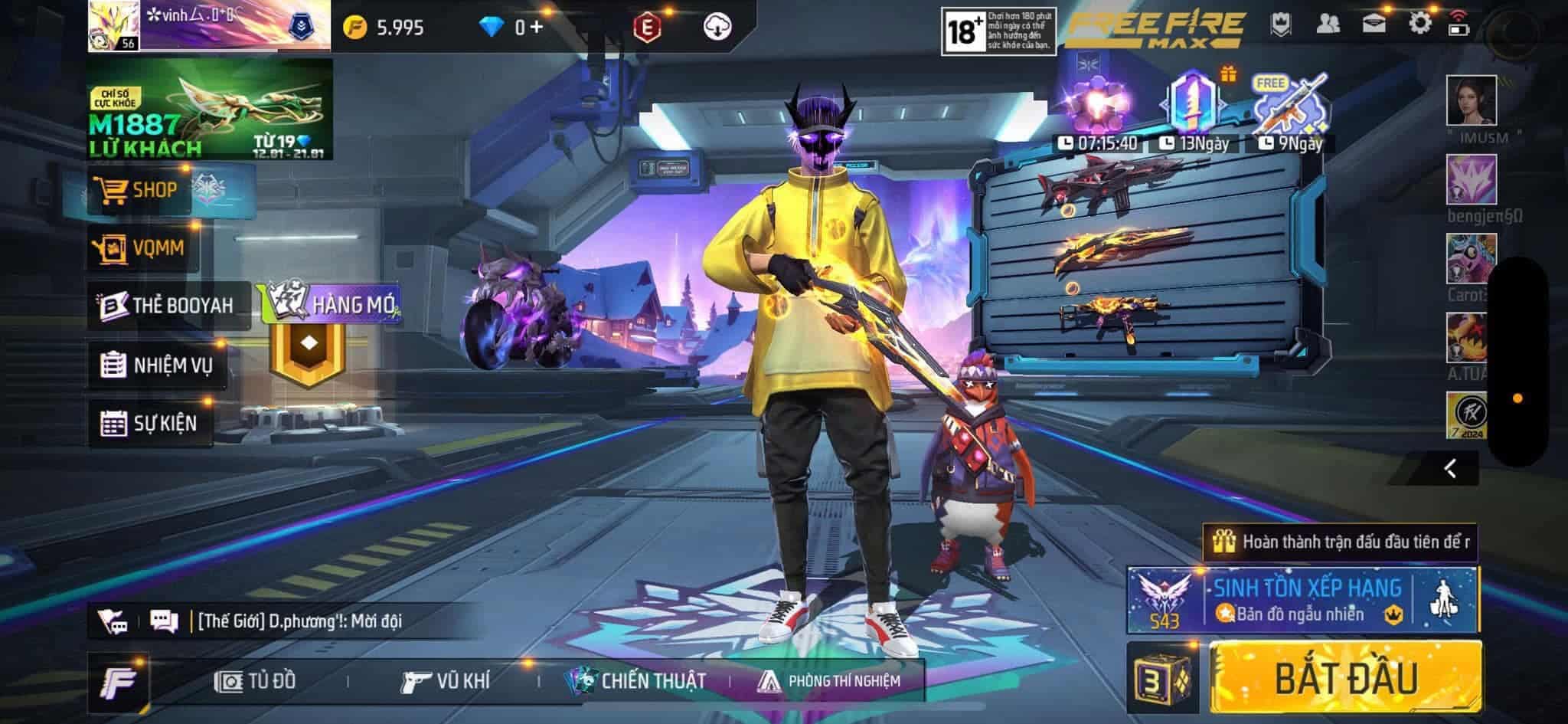Enter PHÒNG THÍ NGHIỆM laboratory
The width and height of the screenshot is (1568, 724).
(829, 681)
